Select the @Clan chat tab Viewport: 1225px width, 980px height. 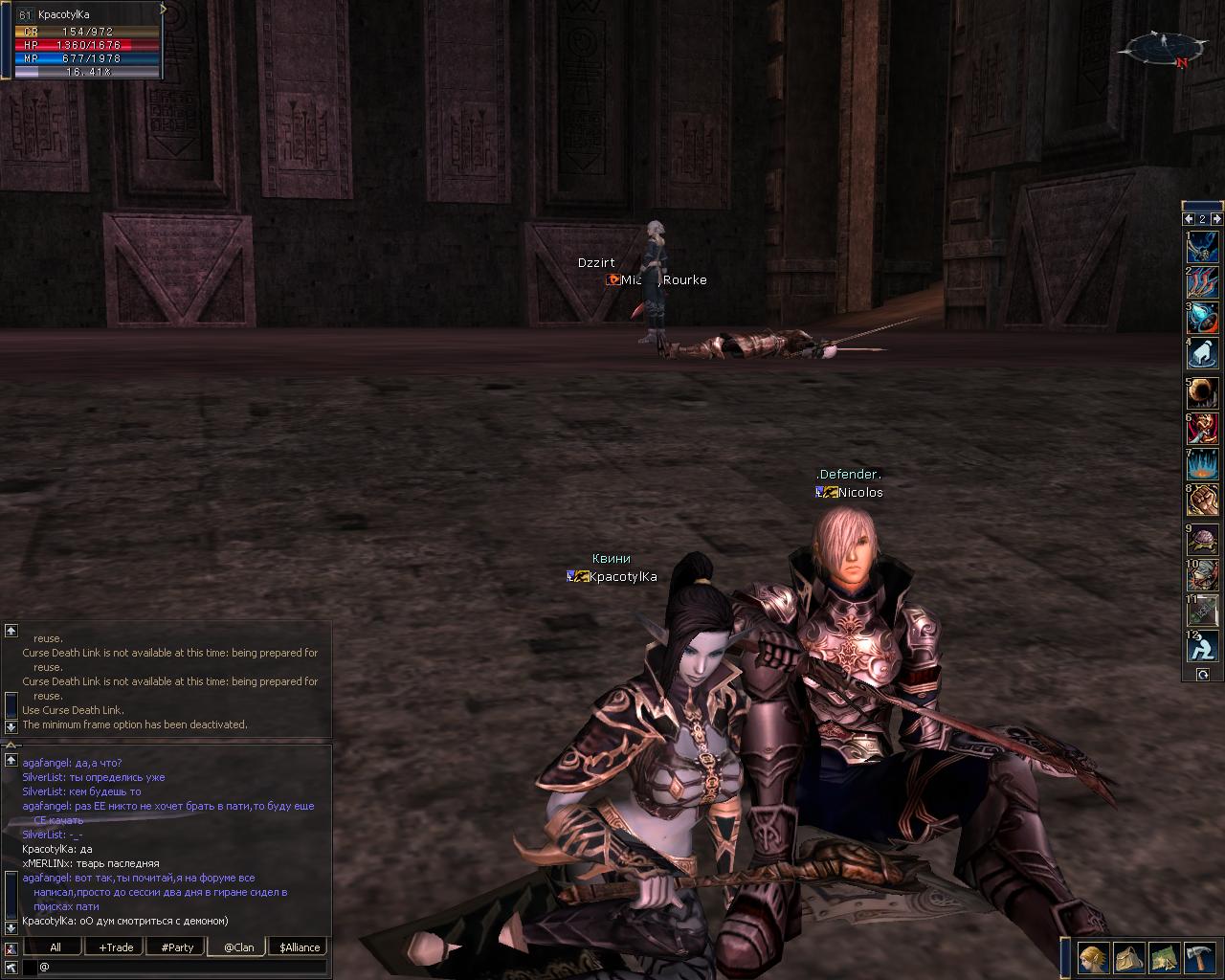coord(238,947)
